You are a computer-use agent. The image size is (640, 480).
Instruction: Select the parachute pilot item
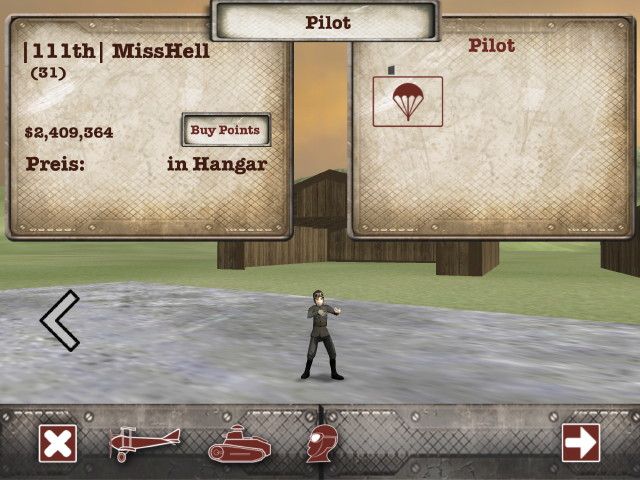coord(407,101)
